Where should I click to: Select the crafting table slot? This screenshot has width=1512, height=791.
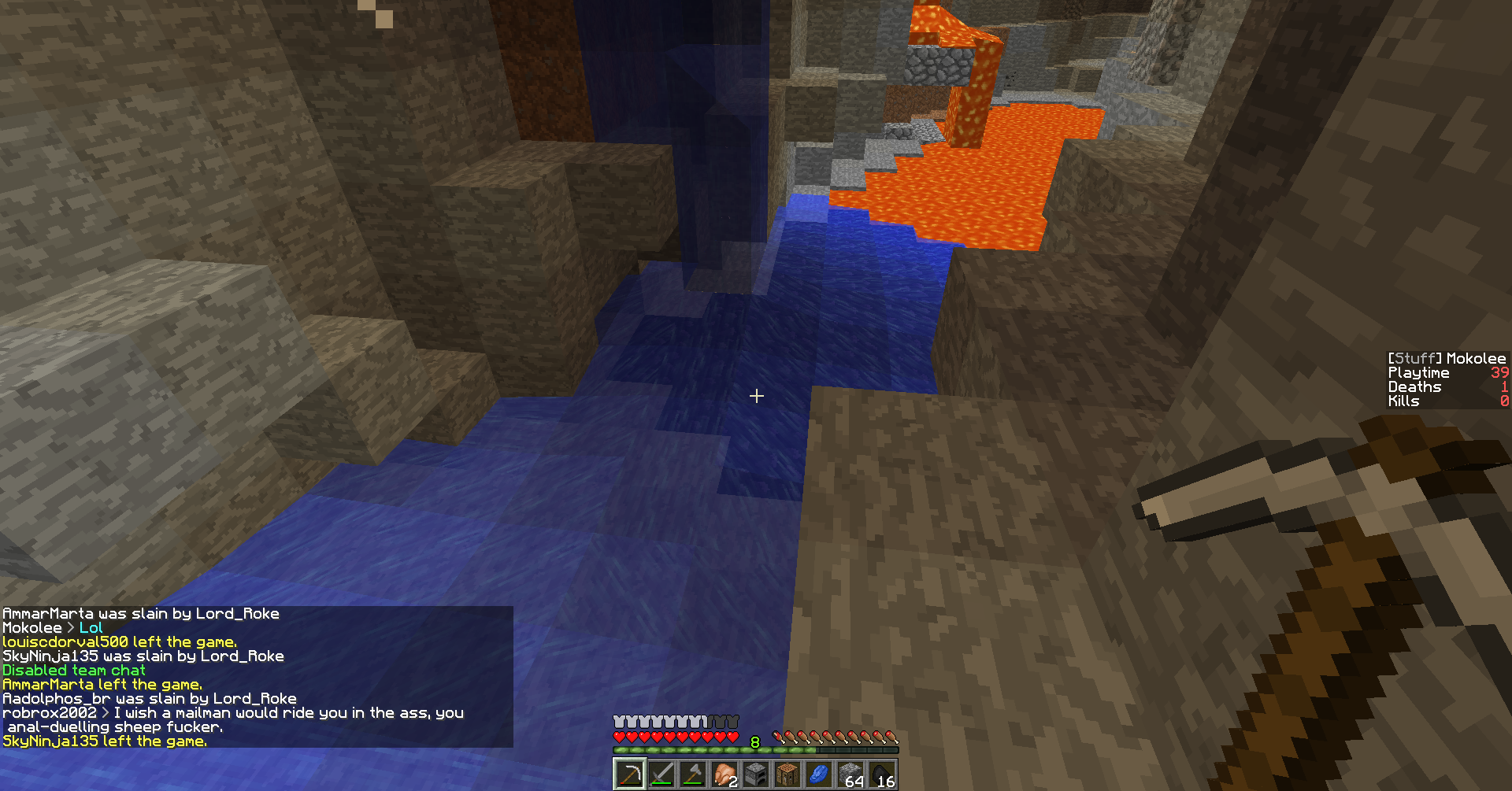pos(787,774)
